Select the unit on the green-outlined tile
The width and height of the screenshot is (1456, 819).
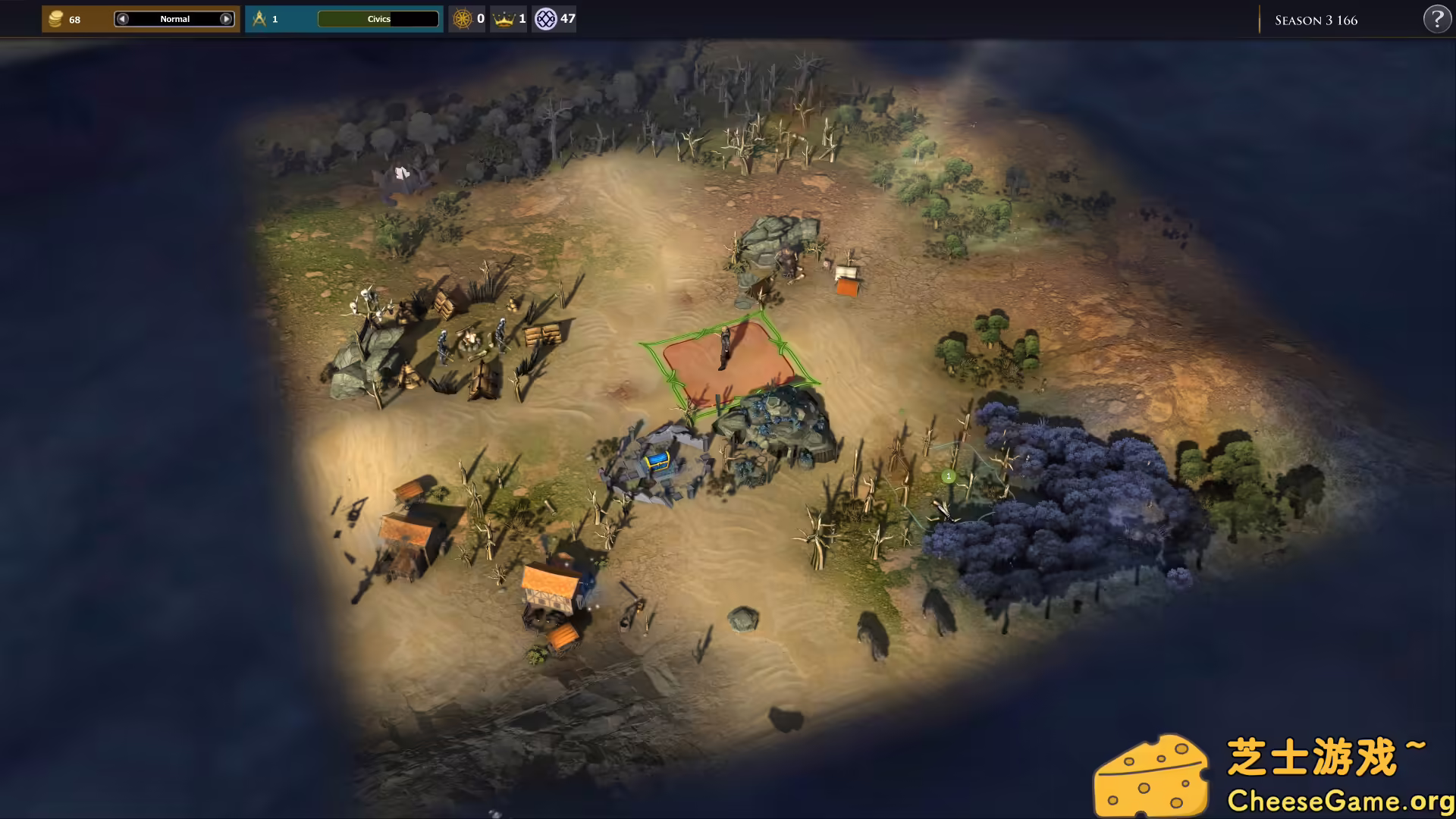point(725,348)
